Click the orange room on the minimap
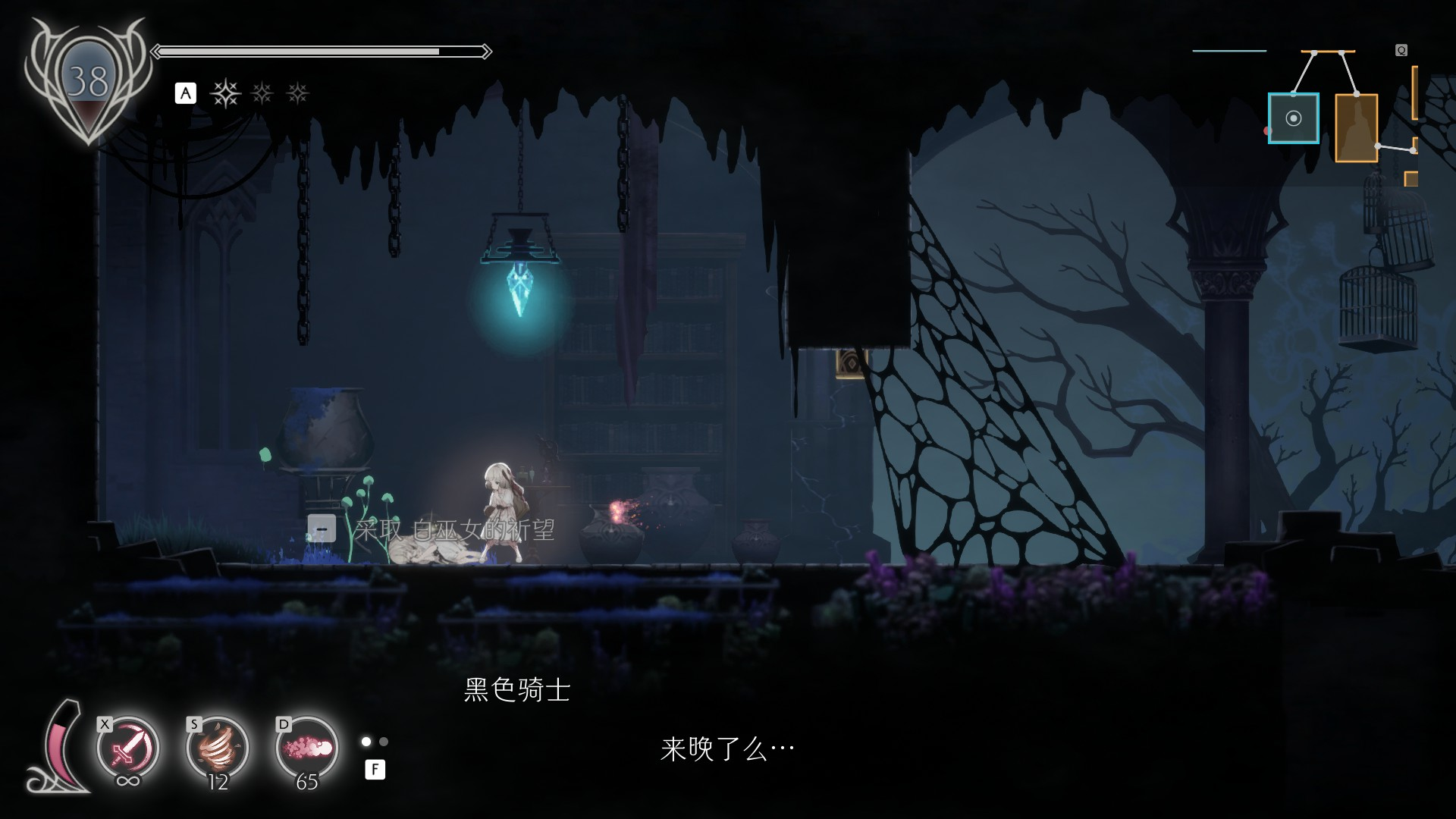This screenshot has width=1456, height=819. 1356,127
